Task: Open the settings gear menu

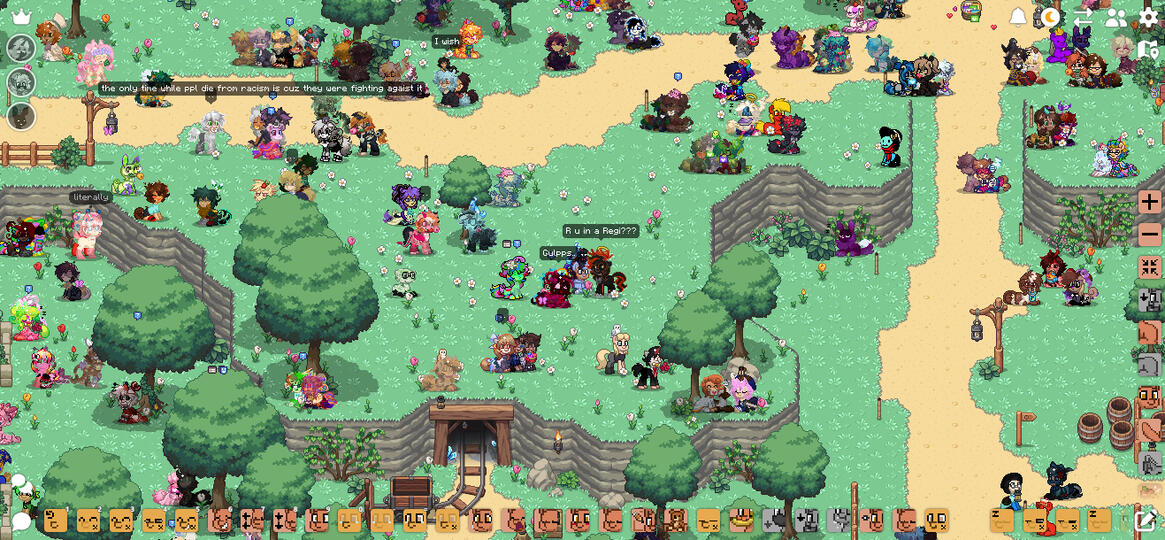Action: [x=1149, y=17]
